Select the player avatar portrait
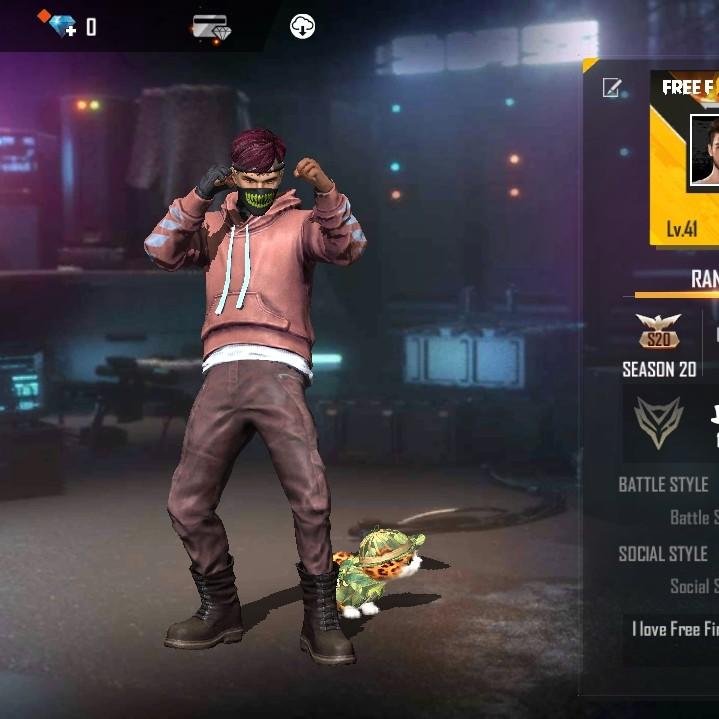719x719 pixels. pyautogui.click(x=705, y=151)
